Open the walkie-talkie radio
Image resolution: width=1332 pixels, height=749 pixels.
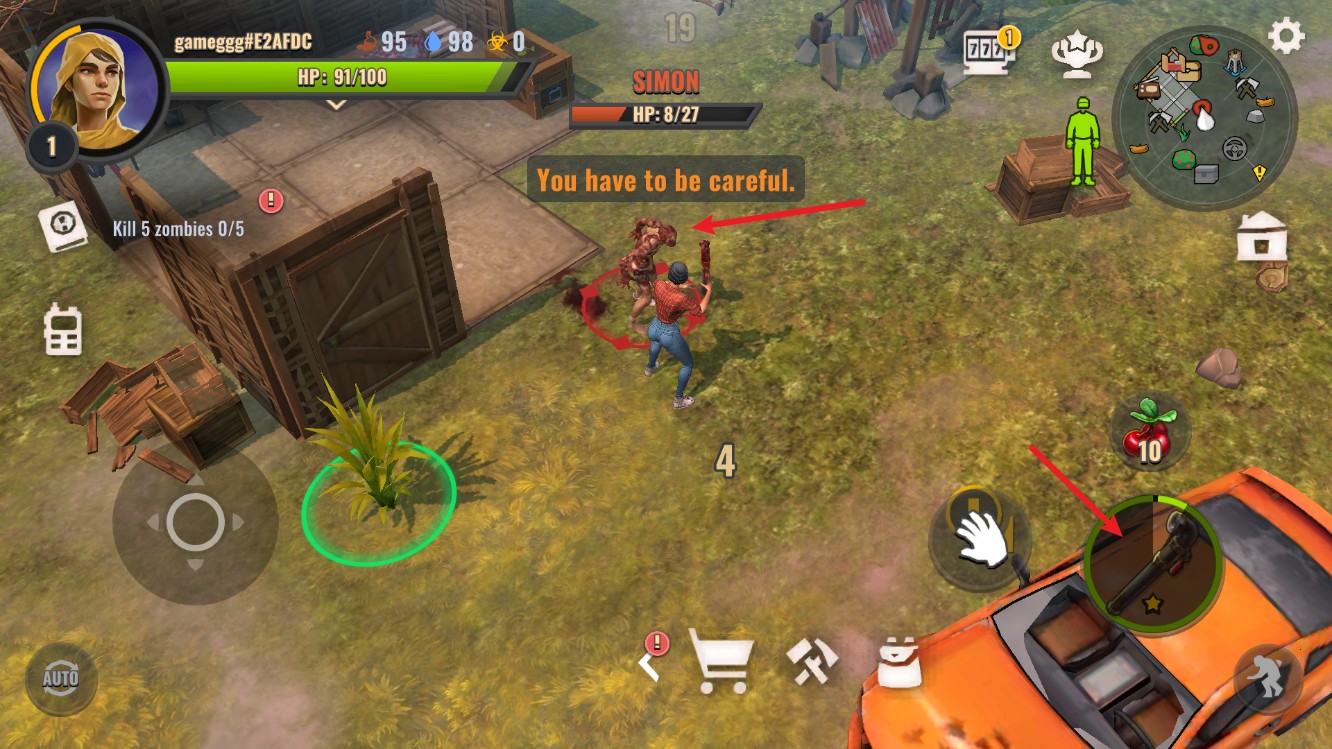click(62, 329)
